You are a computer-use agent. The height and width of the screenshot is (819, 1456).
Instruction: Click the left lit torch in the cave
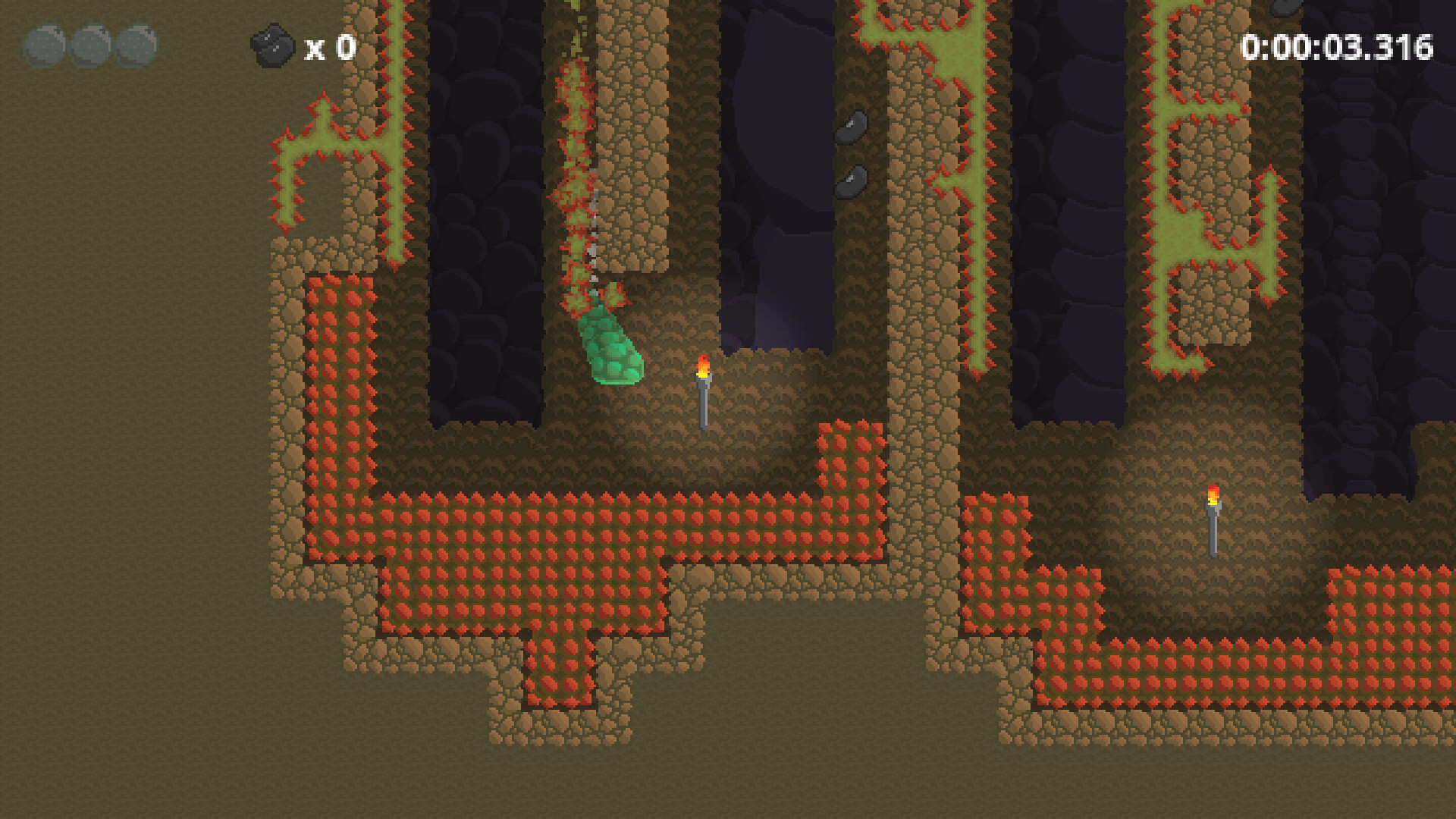(705, 394)
